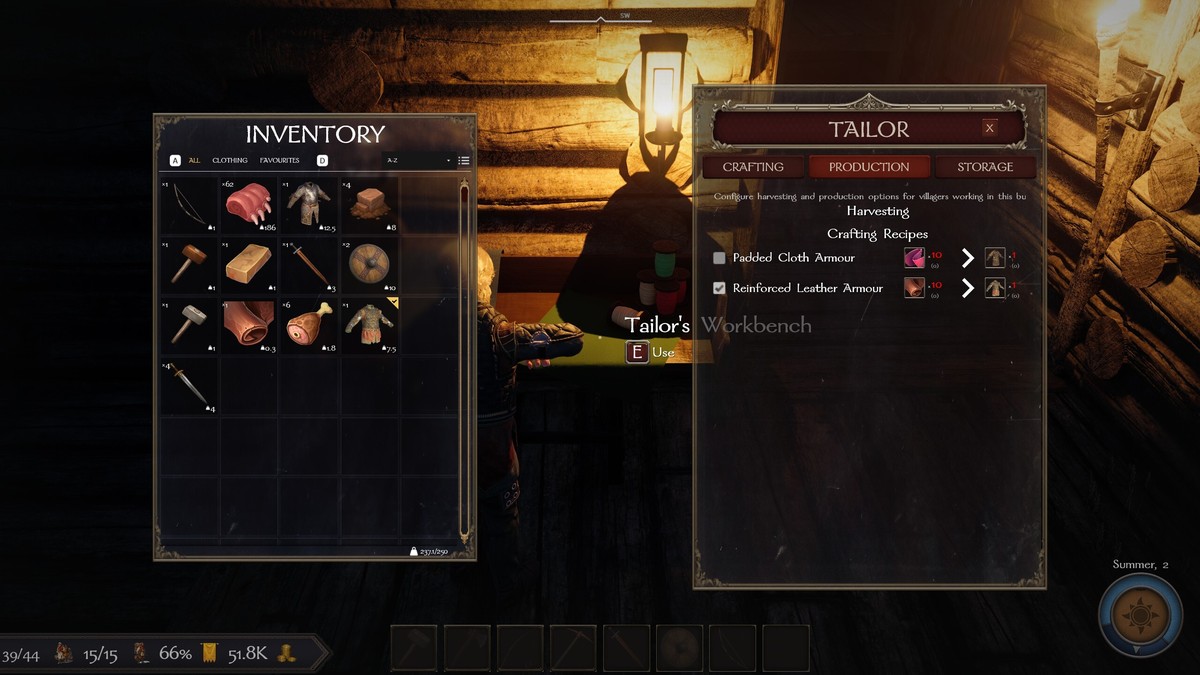
Task: Click the compass in the corner
Action: [x=1140, y=615]
